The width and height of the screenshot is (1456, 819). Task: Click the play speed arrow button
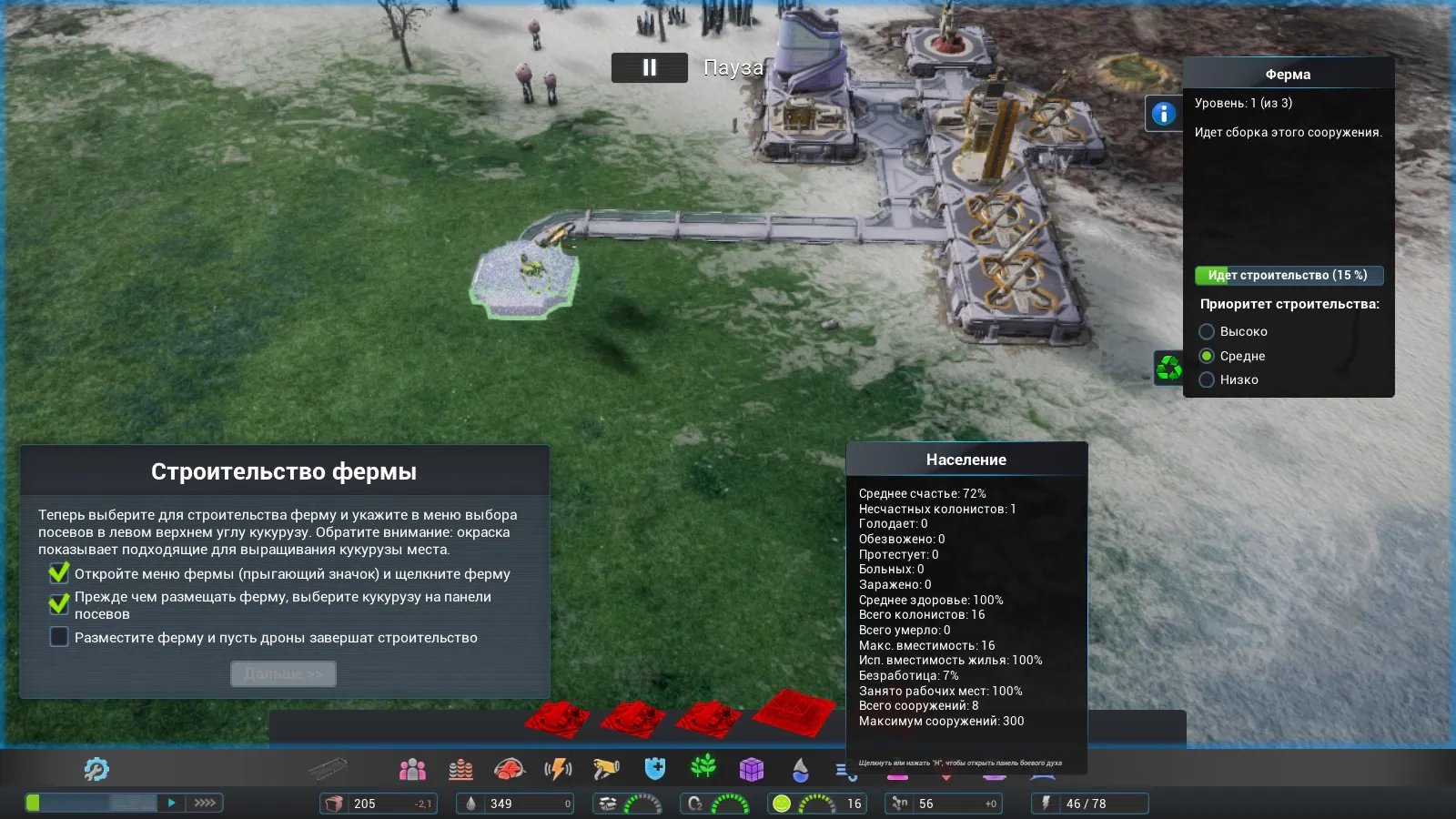171,803
